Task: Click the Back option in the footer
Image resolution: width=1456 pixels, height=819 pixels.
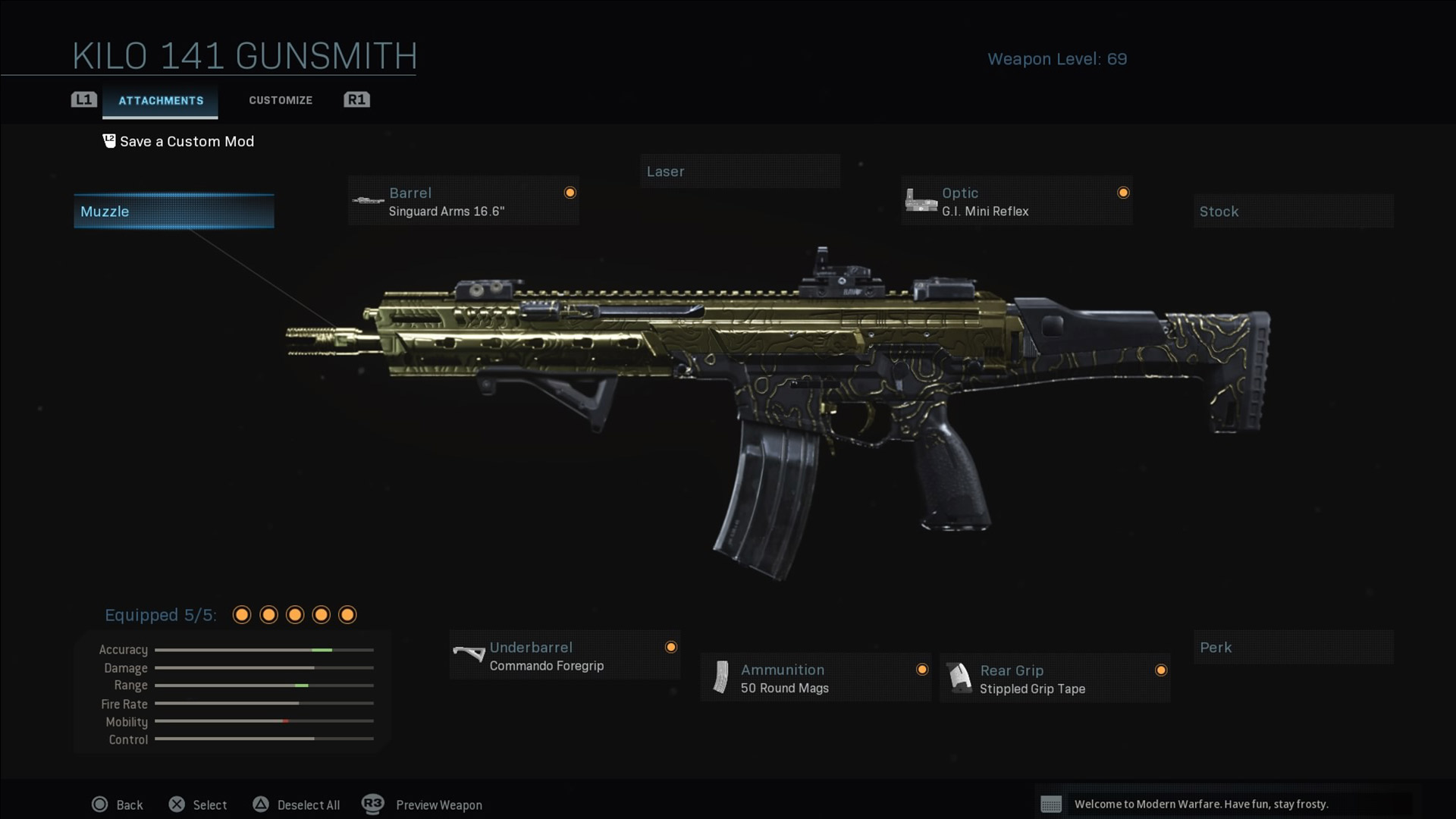Action: click(x=118, y=805)
